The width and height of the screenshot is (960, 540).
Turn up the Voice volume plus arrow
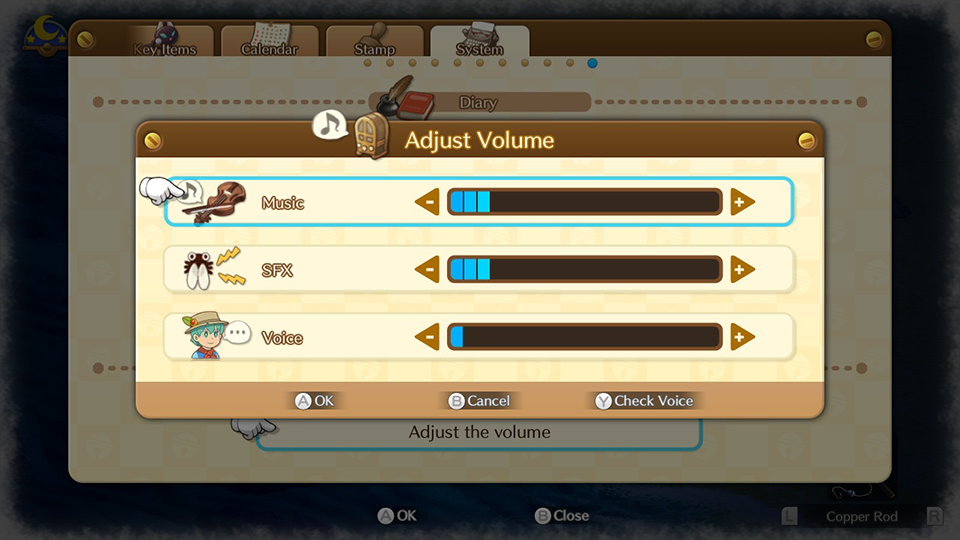click(742, 337)
